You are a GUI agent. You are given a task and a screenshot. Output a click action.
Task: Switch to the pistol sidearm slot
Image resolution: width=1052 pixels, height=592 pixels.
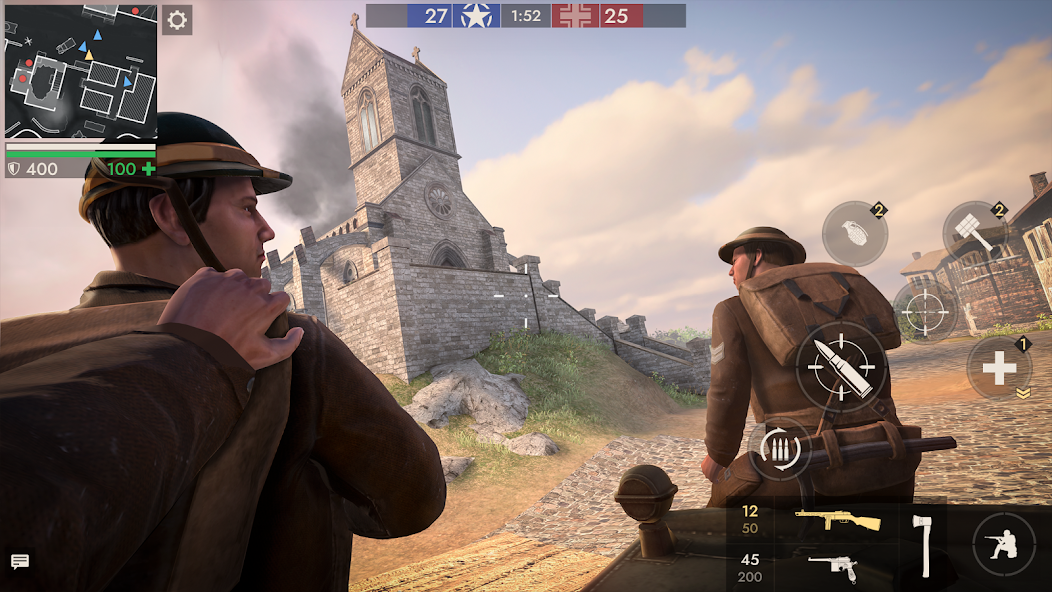tap(832, 567)
